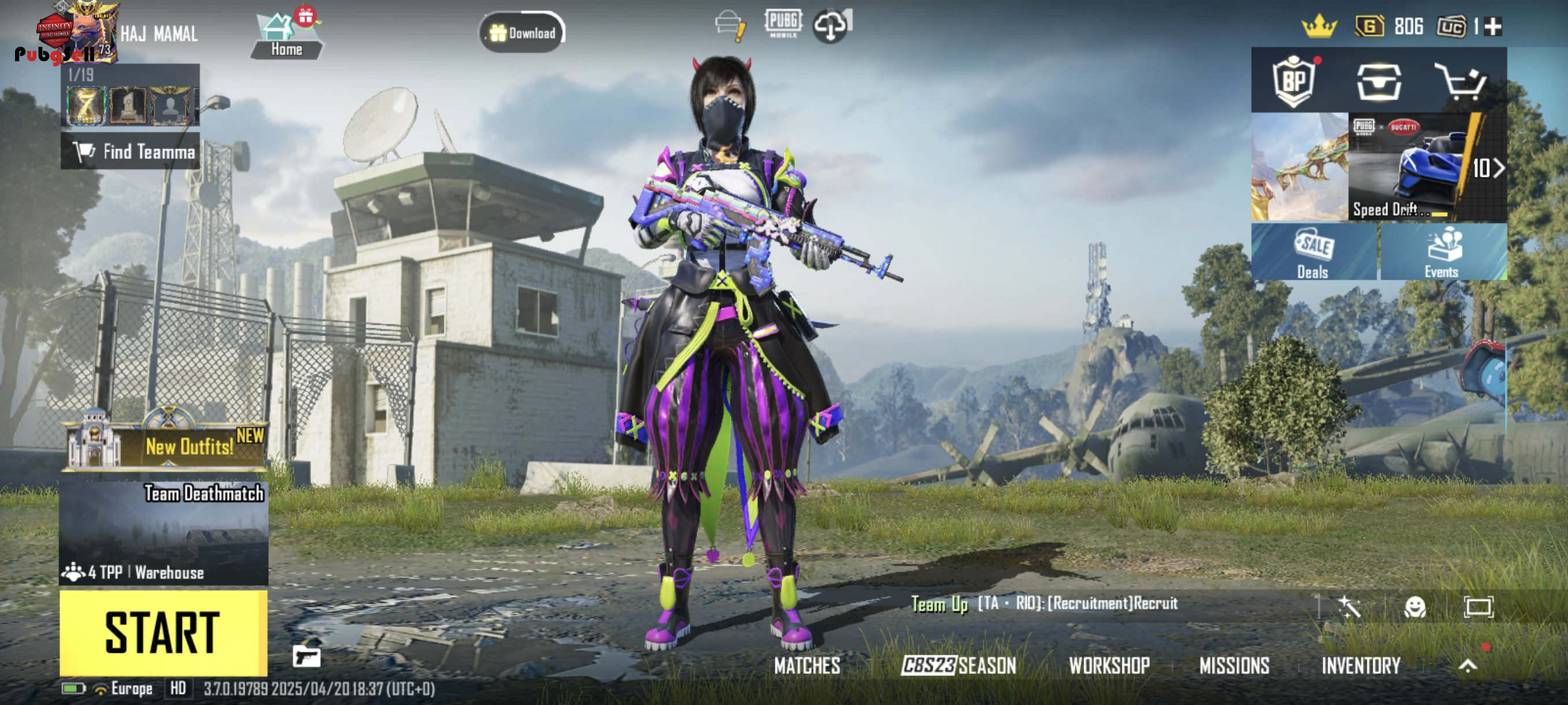Add UC with the plus button
Viewport: 1568px width, 705px height.
1493,27
